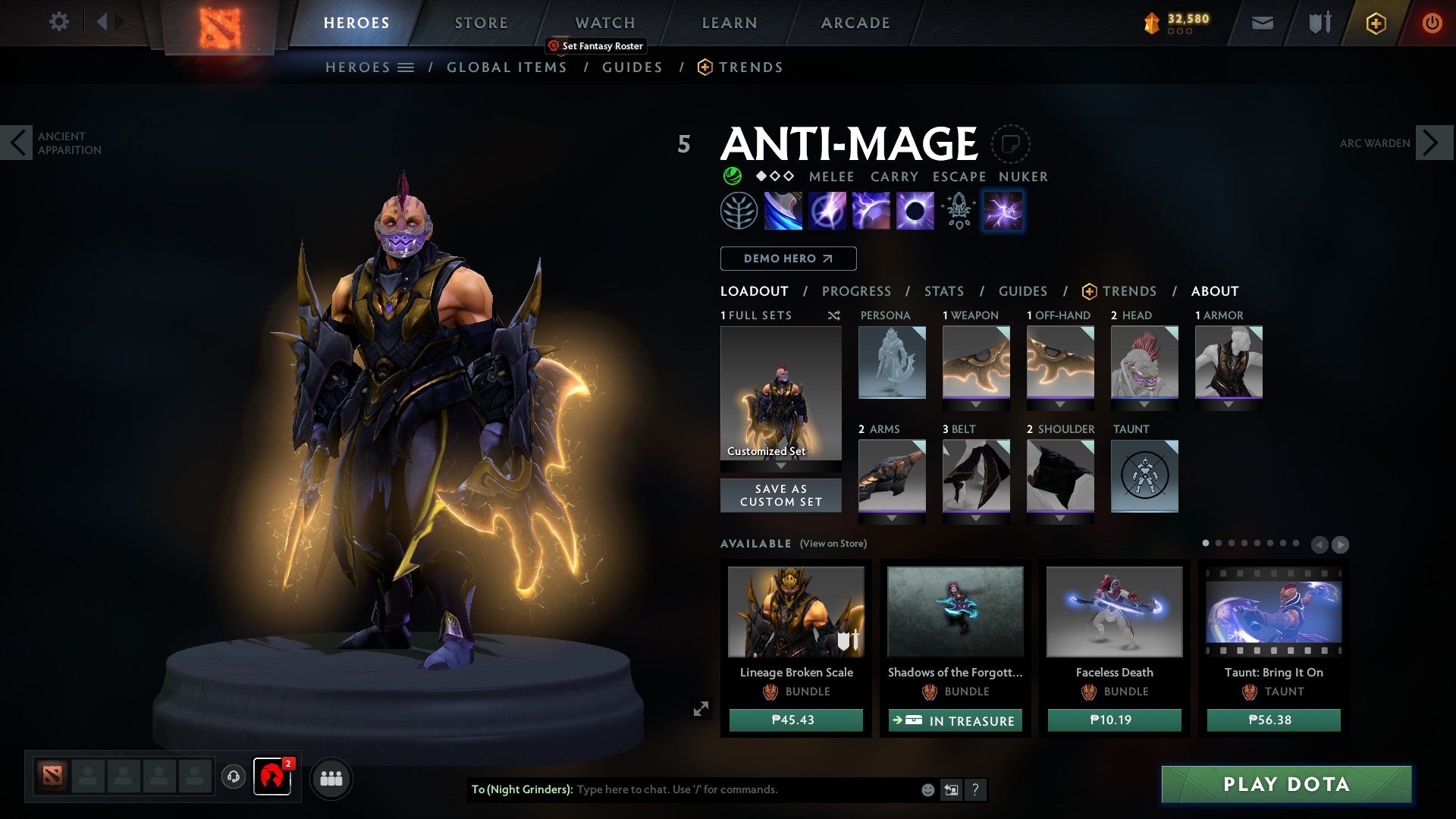Open the Dota Plus hexagon icon

(1376, 23)
